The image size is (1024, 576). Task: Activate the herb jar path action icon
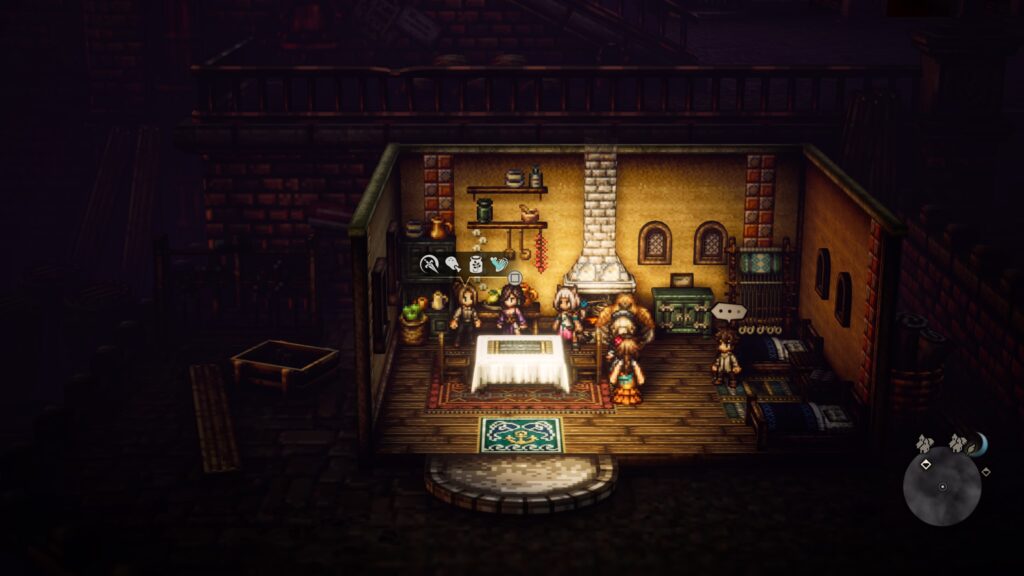476,264
